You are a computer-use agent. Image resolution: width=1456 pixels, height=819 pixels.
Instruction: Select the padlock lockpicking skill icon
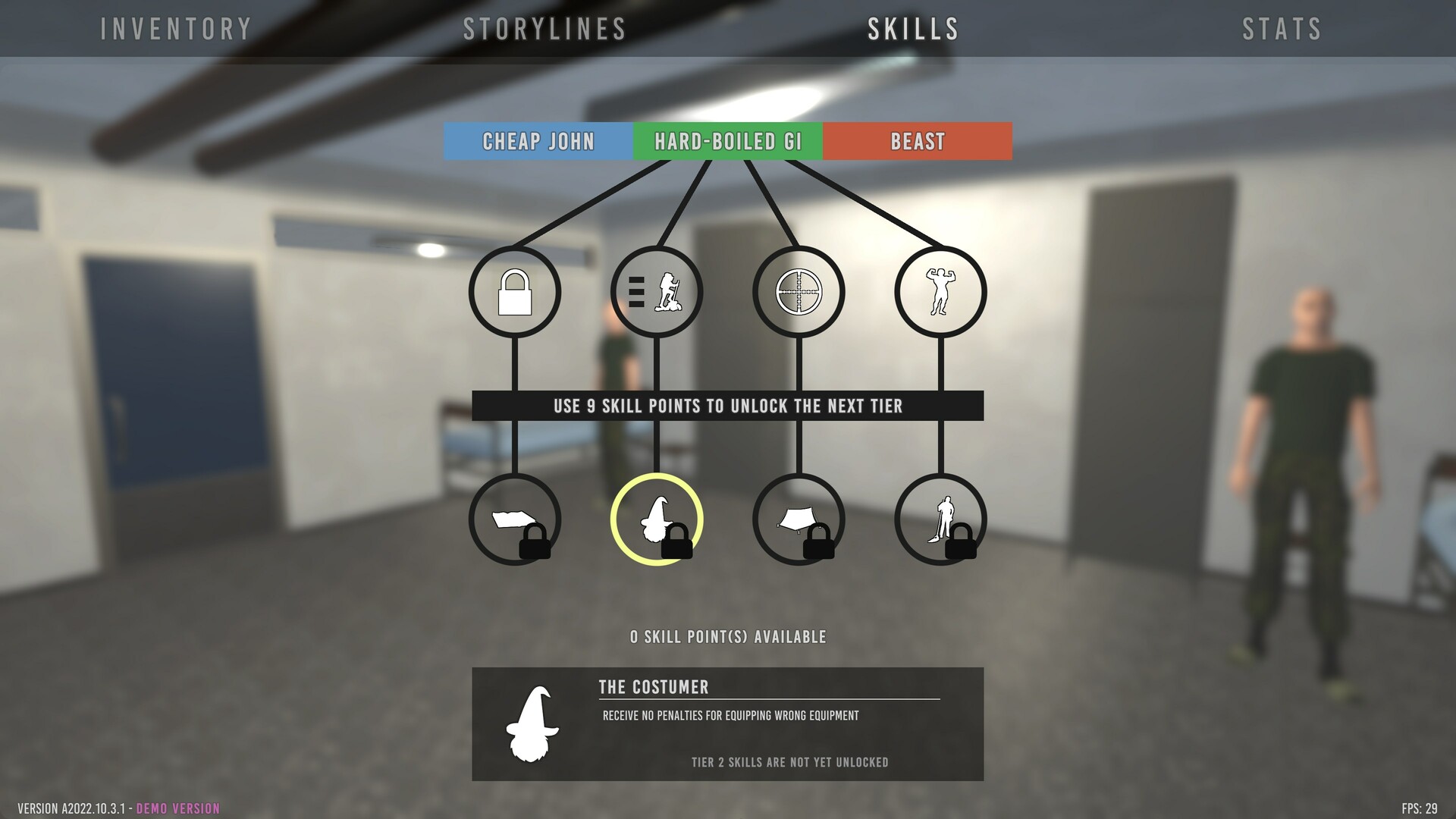pyautogui.click(x=516, y=292)
